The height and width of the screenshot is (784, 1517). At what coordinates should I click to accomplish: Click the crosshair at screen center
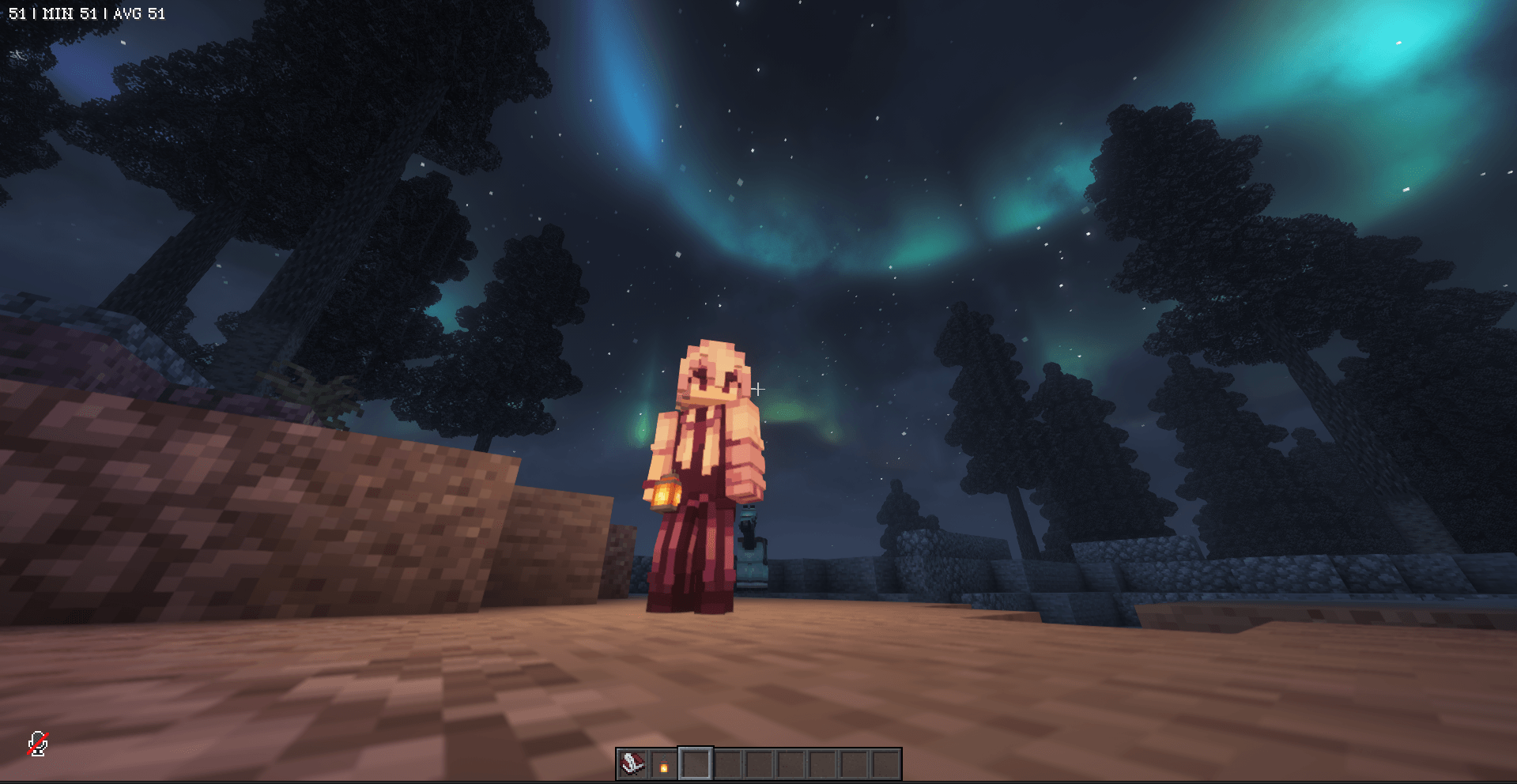(x=758, y=388)
